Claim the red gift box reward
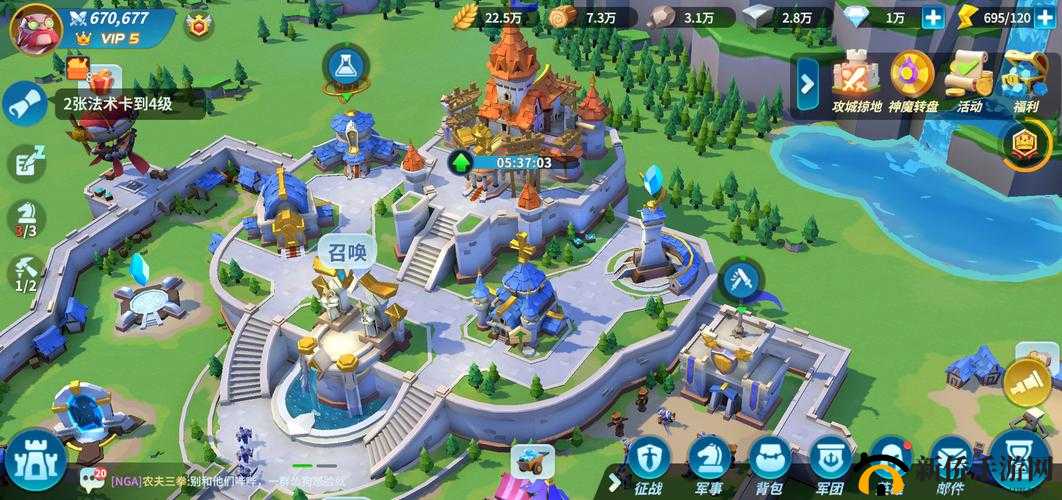Screen dimensions: 1062x500 79,68
